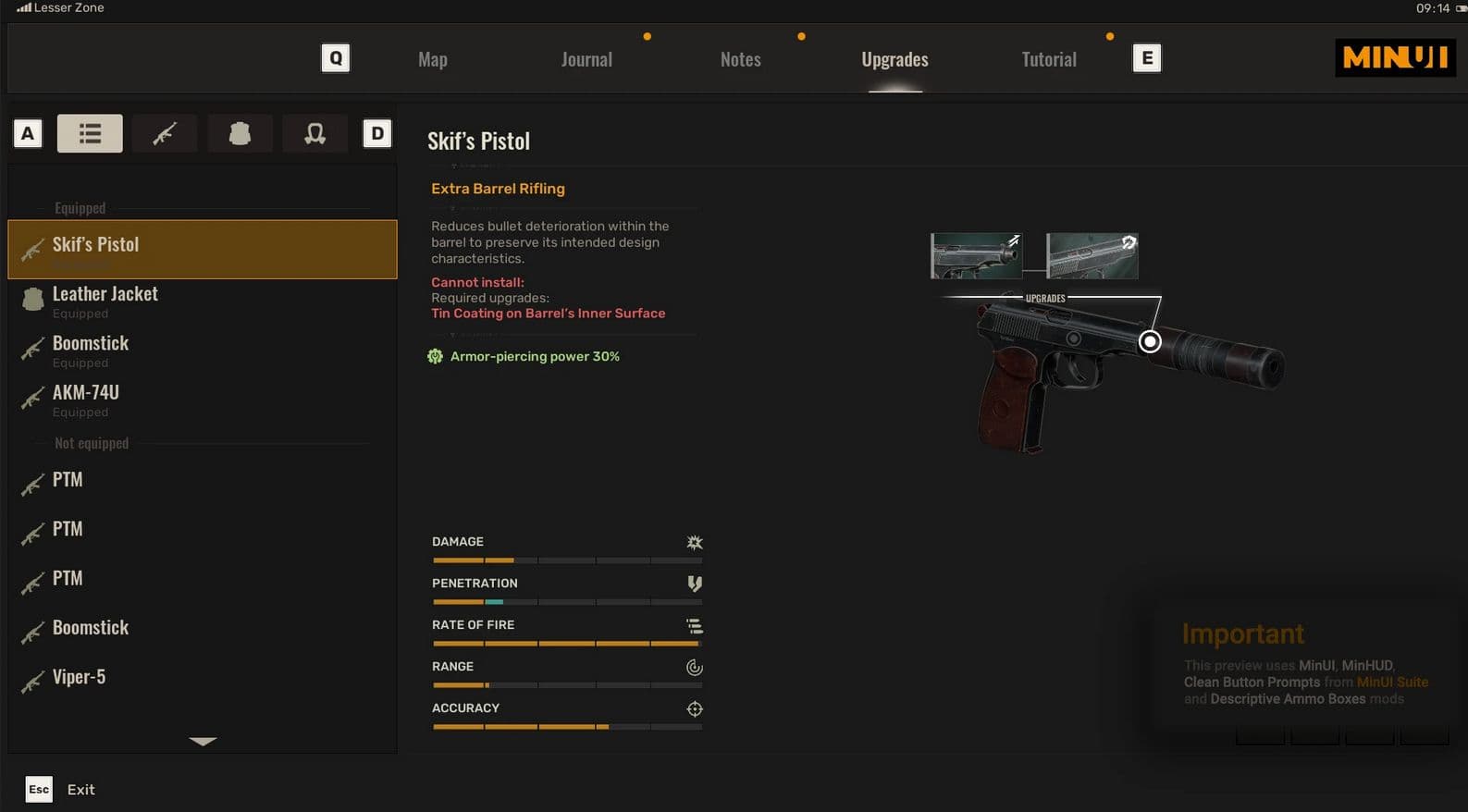Select the Leather Jacket entry
Image resolution: width=1468 pixels, height=812 pixels.
pos(202,300)
